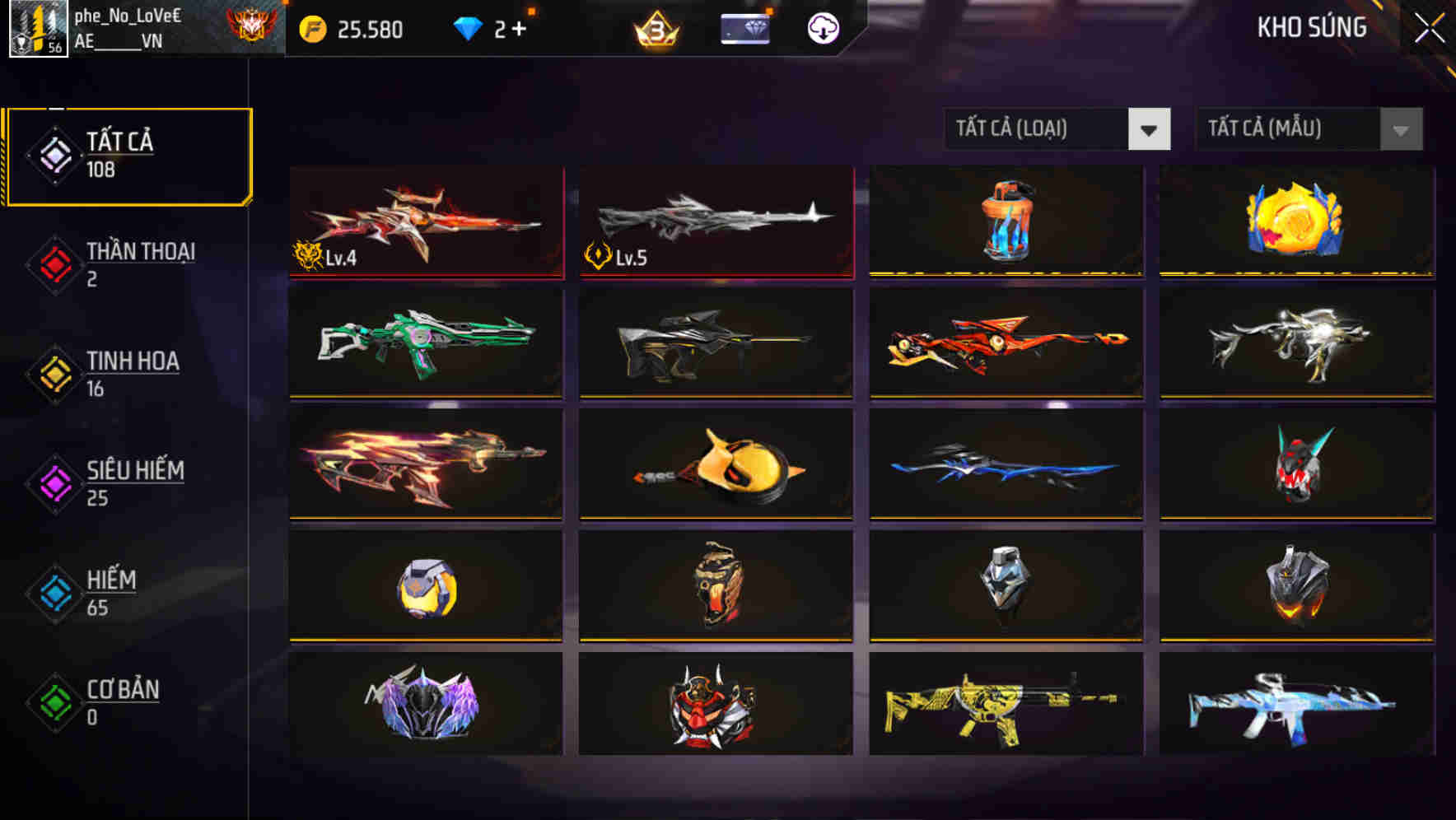Click the cloud download resource icon

(x=821, y=27)
